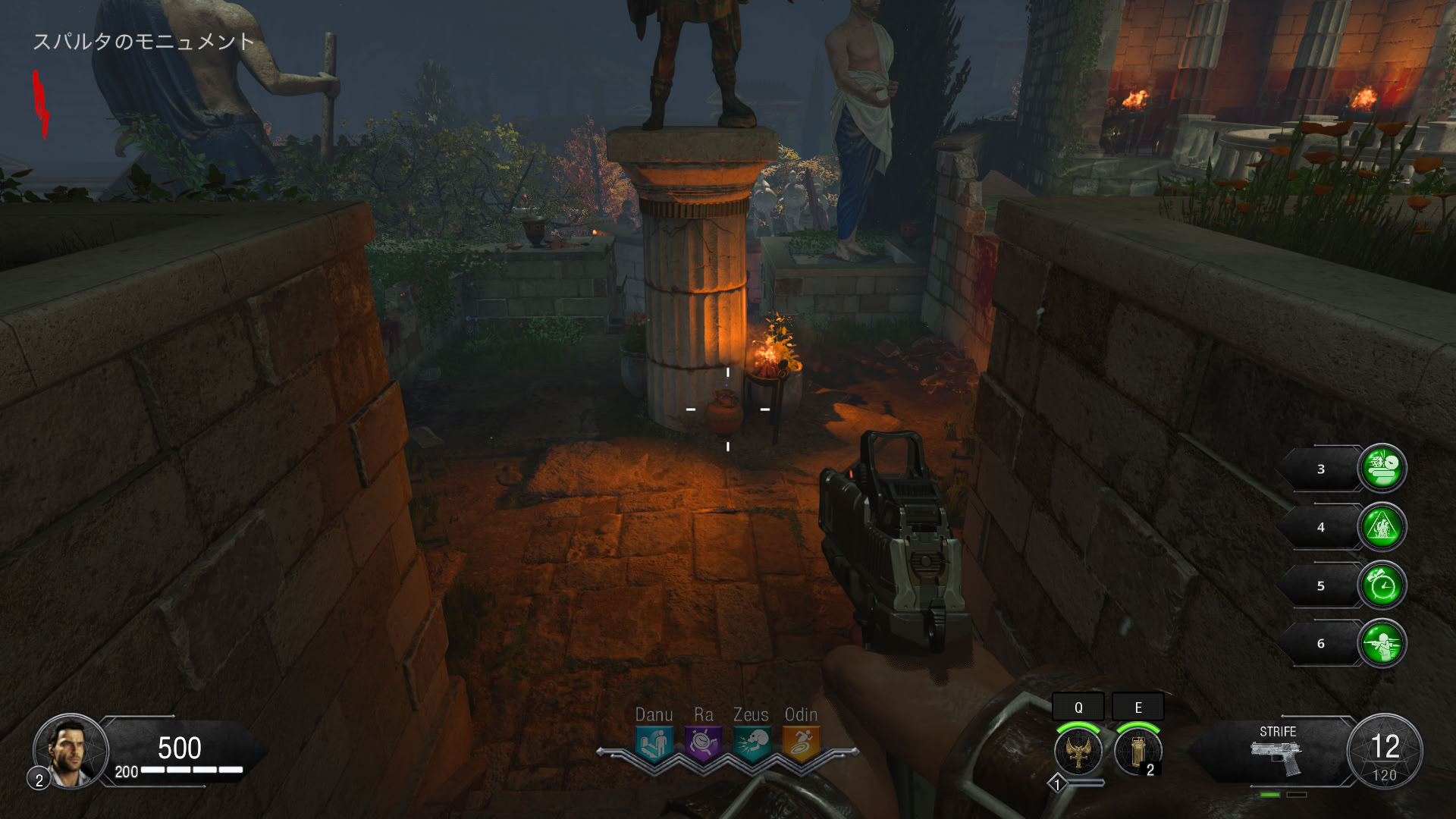Activate the alarm clock elixir
The image size is (1456, 819).
coord(1382,585)
